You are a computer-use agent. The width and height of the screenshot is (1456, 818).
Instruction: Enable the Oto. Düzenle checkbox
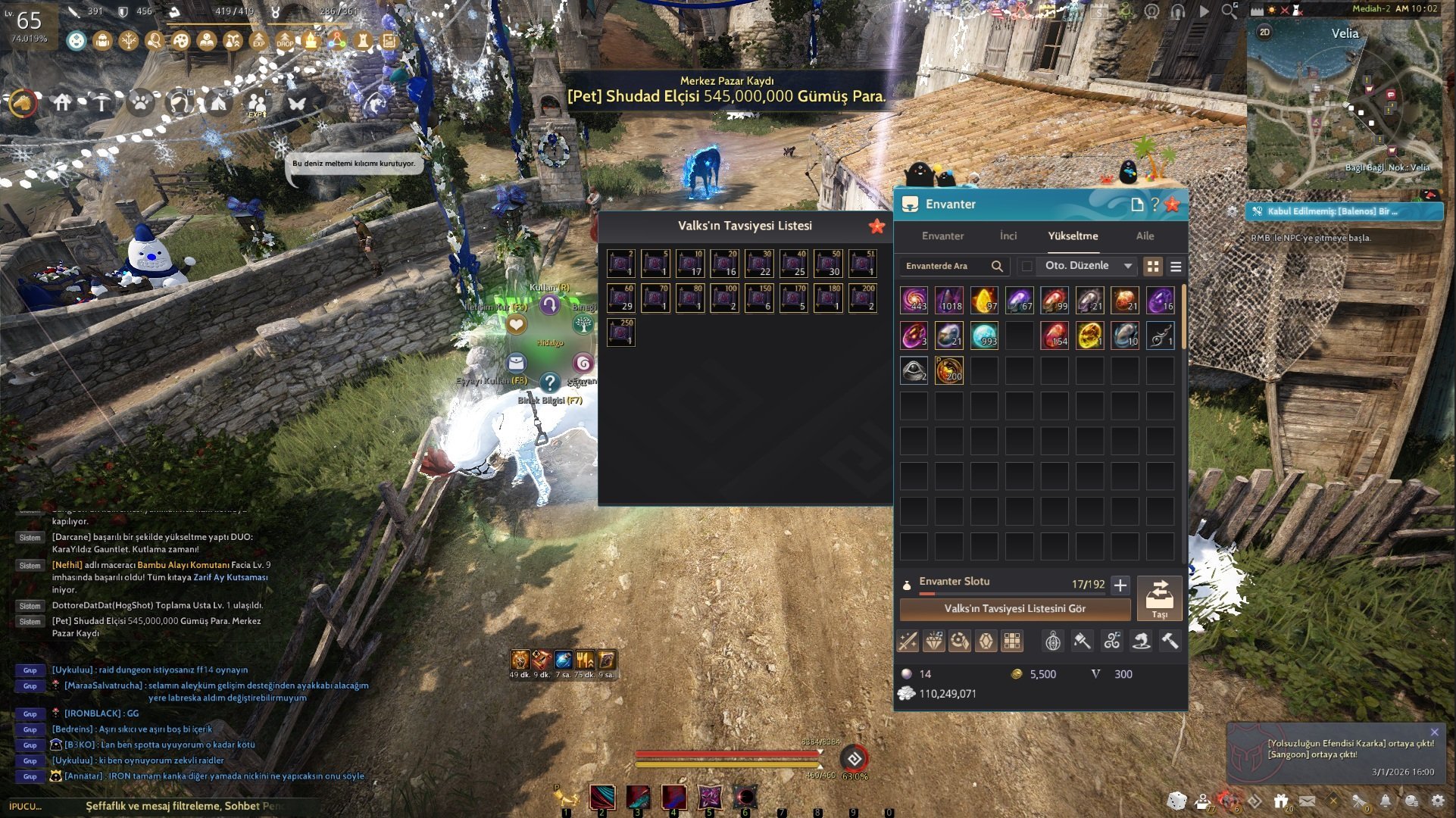tap(1027, 266)
